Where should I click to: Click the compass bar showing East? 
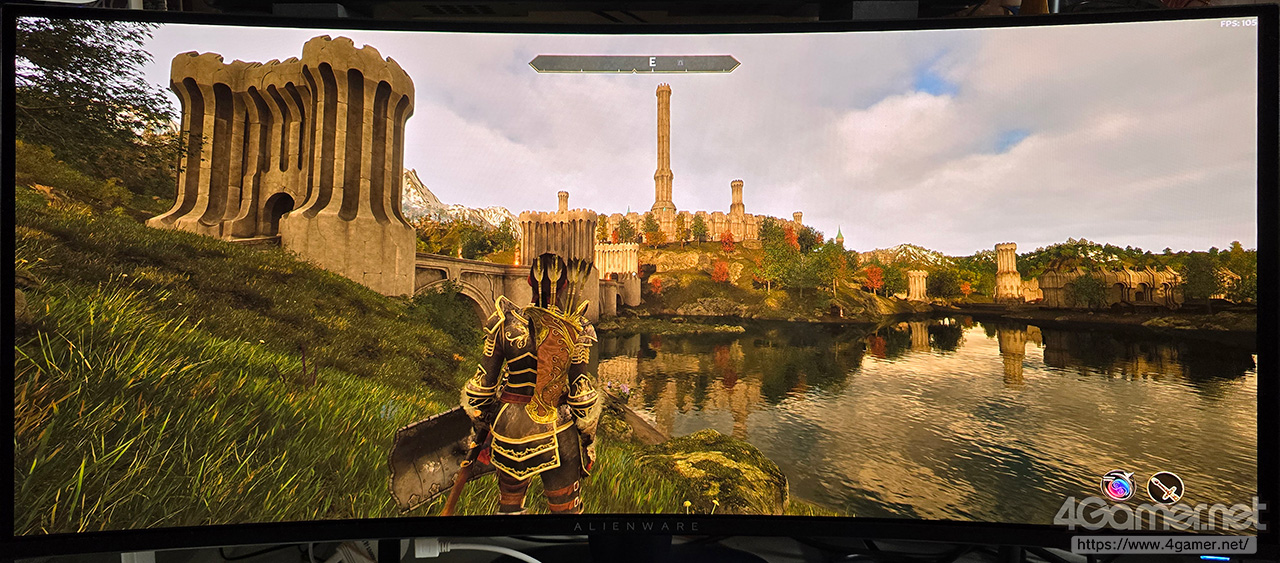[634, 63]
